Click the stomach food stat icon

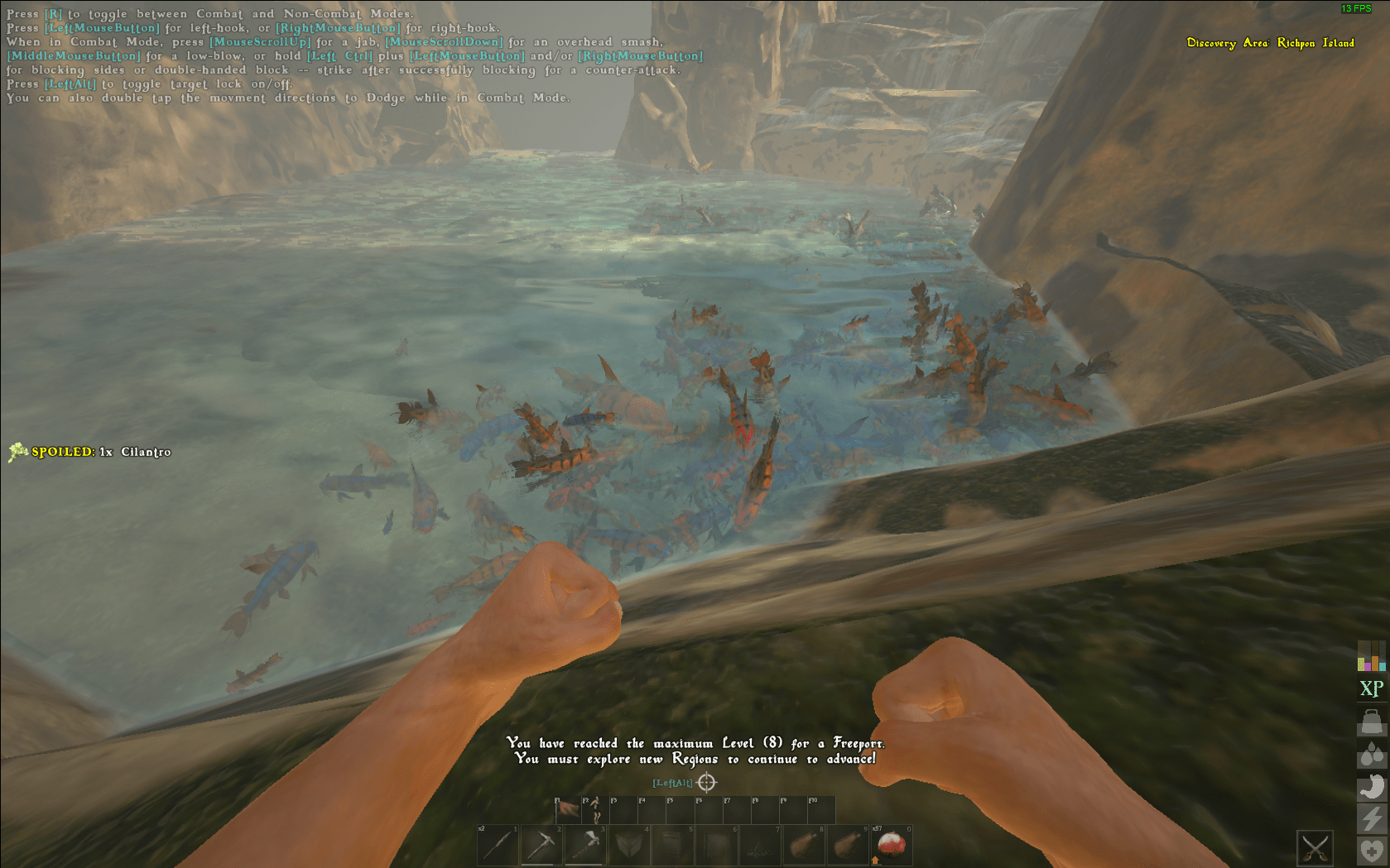point(1371,787)
